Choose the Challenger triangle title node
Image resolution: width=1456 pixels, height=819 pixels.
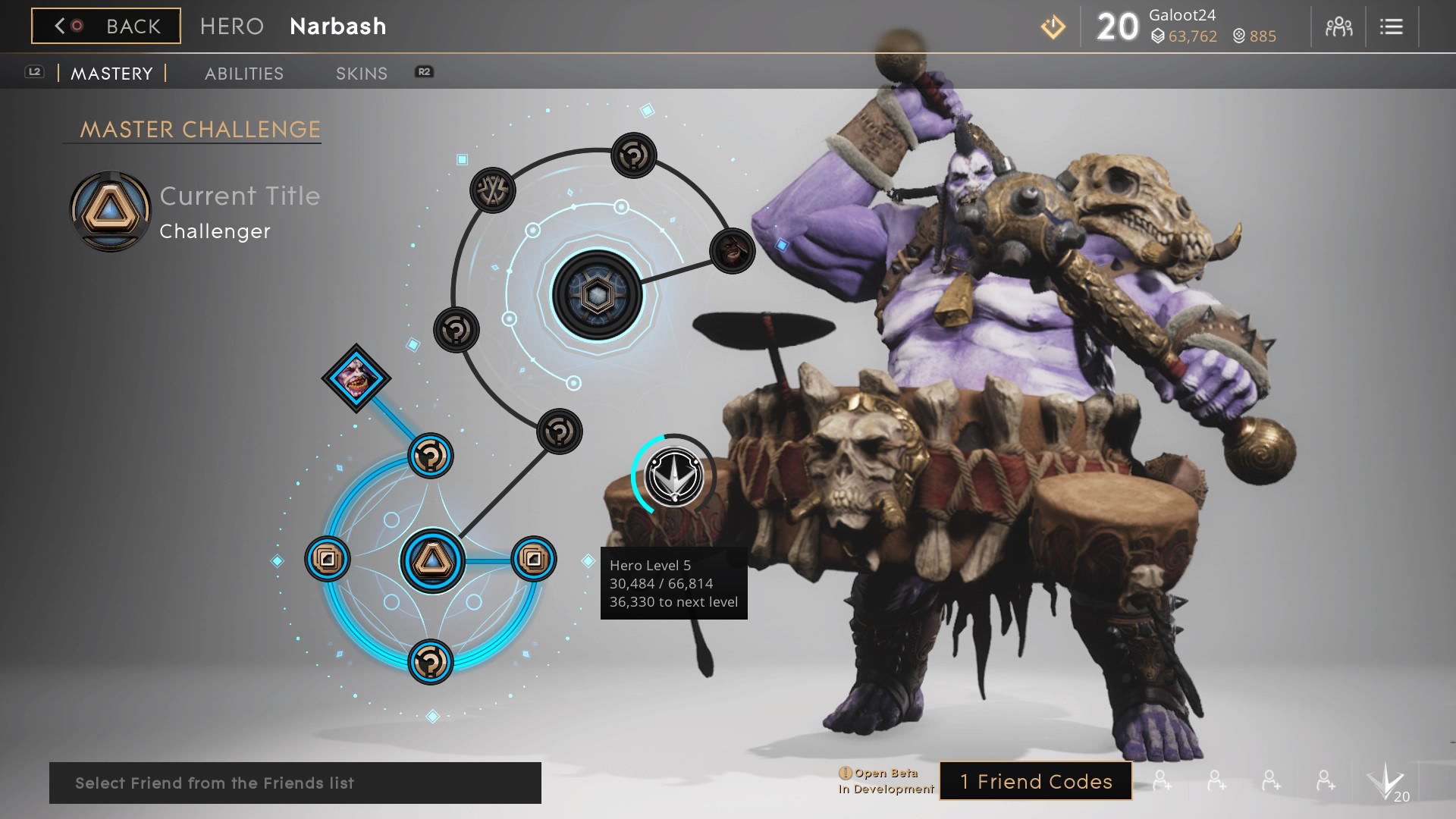pyautogui.click(x=432, y=561)
